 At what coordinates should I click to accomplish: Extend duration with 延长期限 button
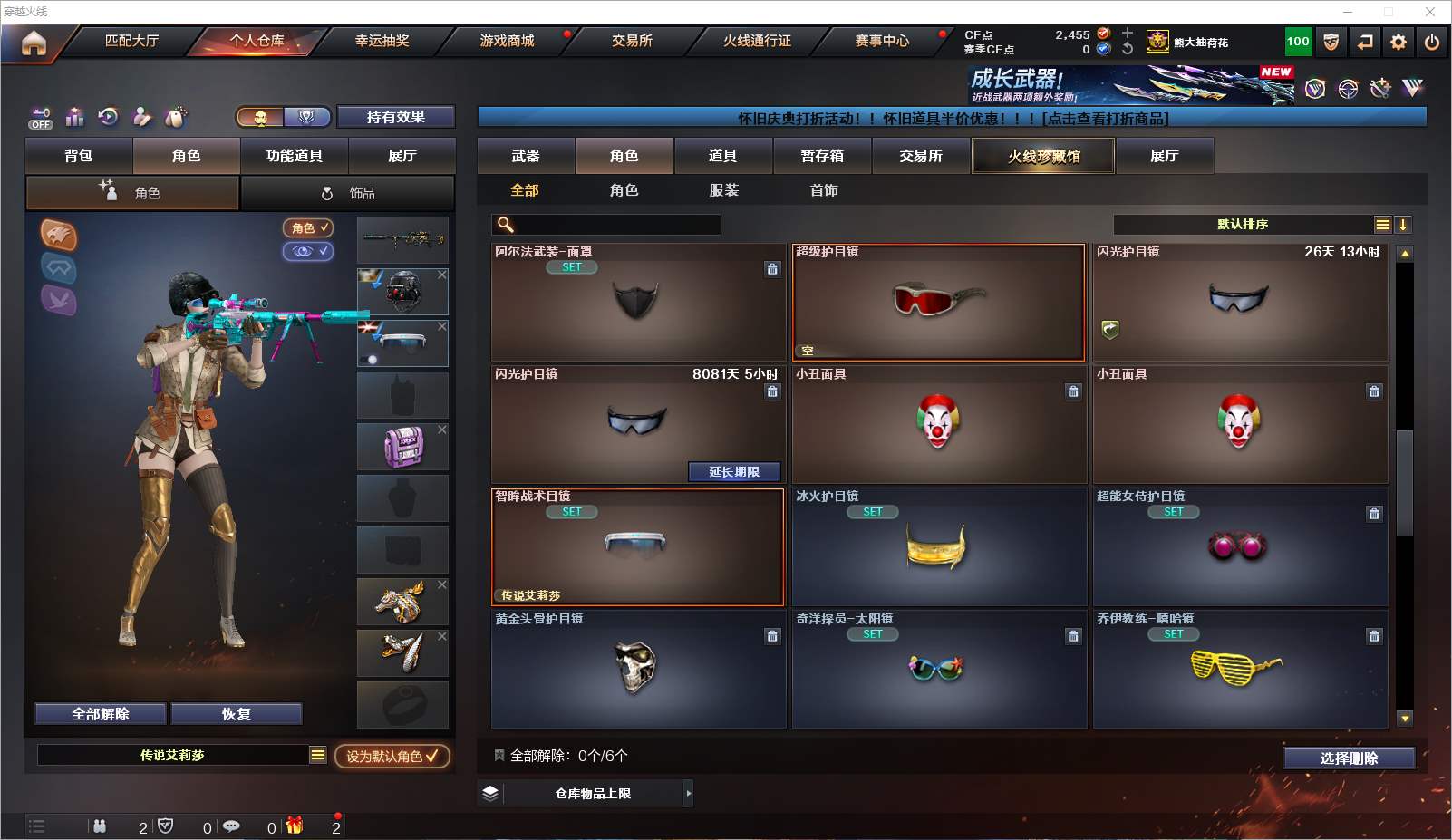pyautogui.click(x=733, y=472)
